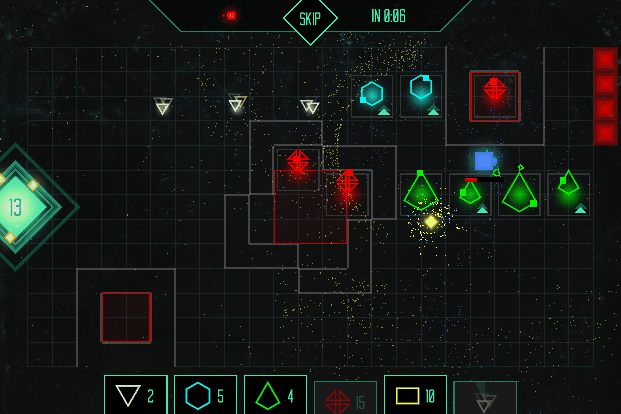Choose the yellow rectangle tower costing 10
621x414 pixels.
tap(415, 396)
